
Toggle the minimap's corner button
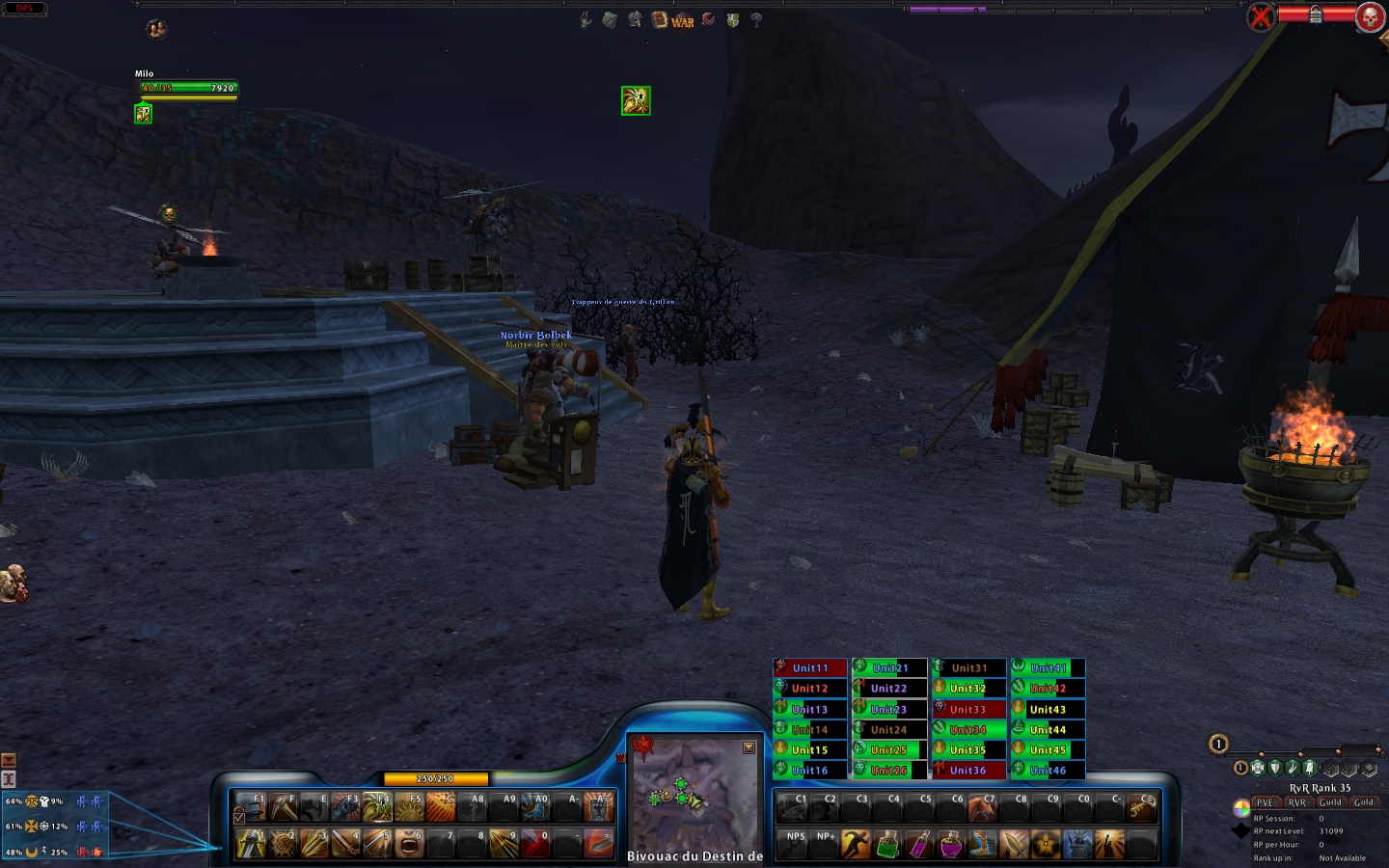click(749, 747)
